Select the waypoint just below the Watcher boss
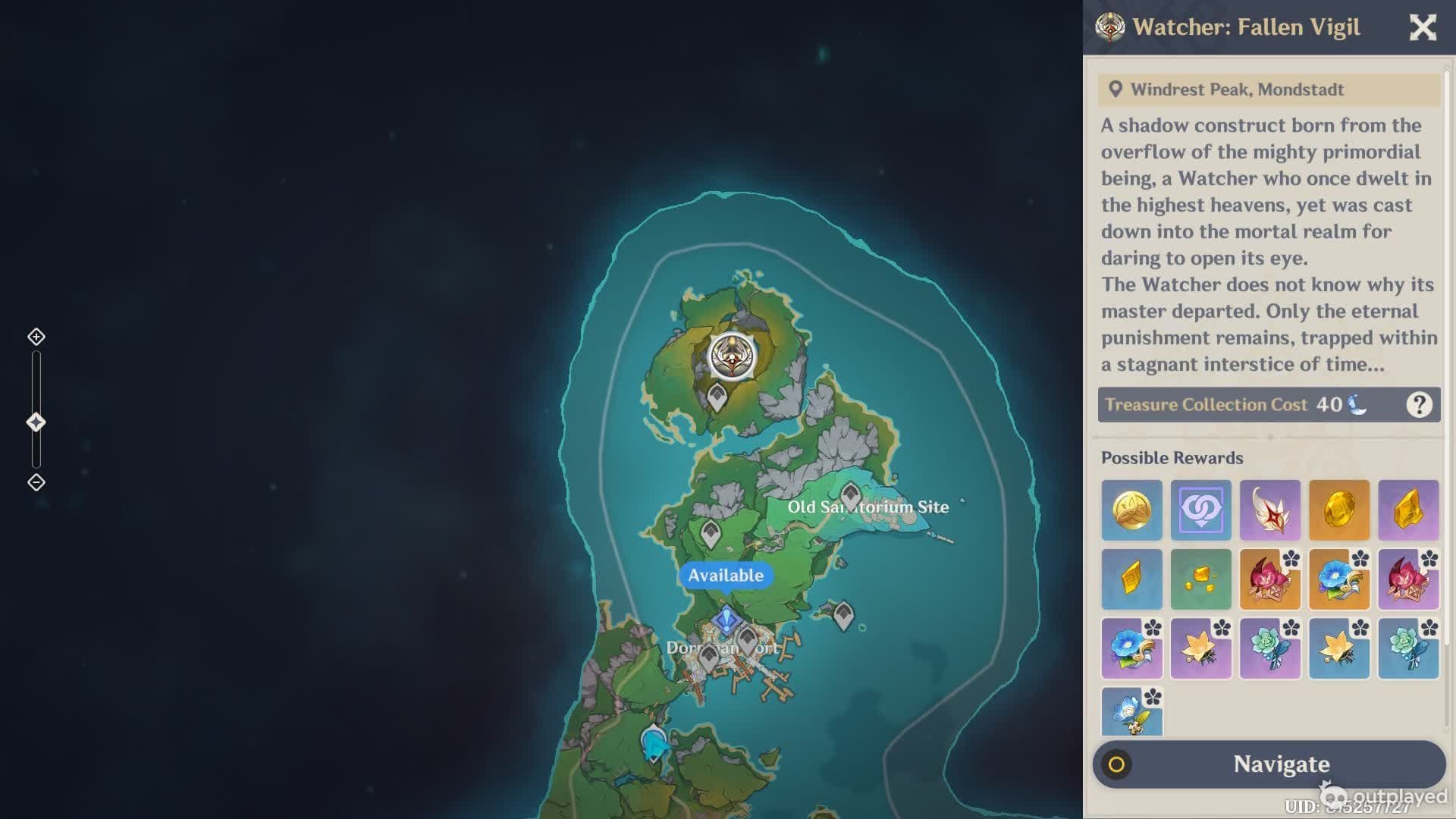The image size is (1456, 819). coord(717,397)
